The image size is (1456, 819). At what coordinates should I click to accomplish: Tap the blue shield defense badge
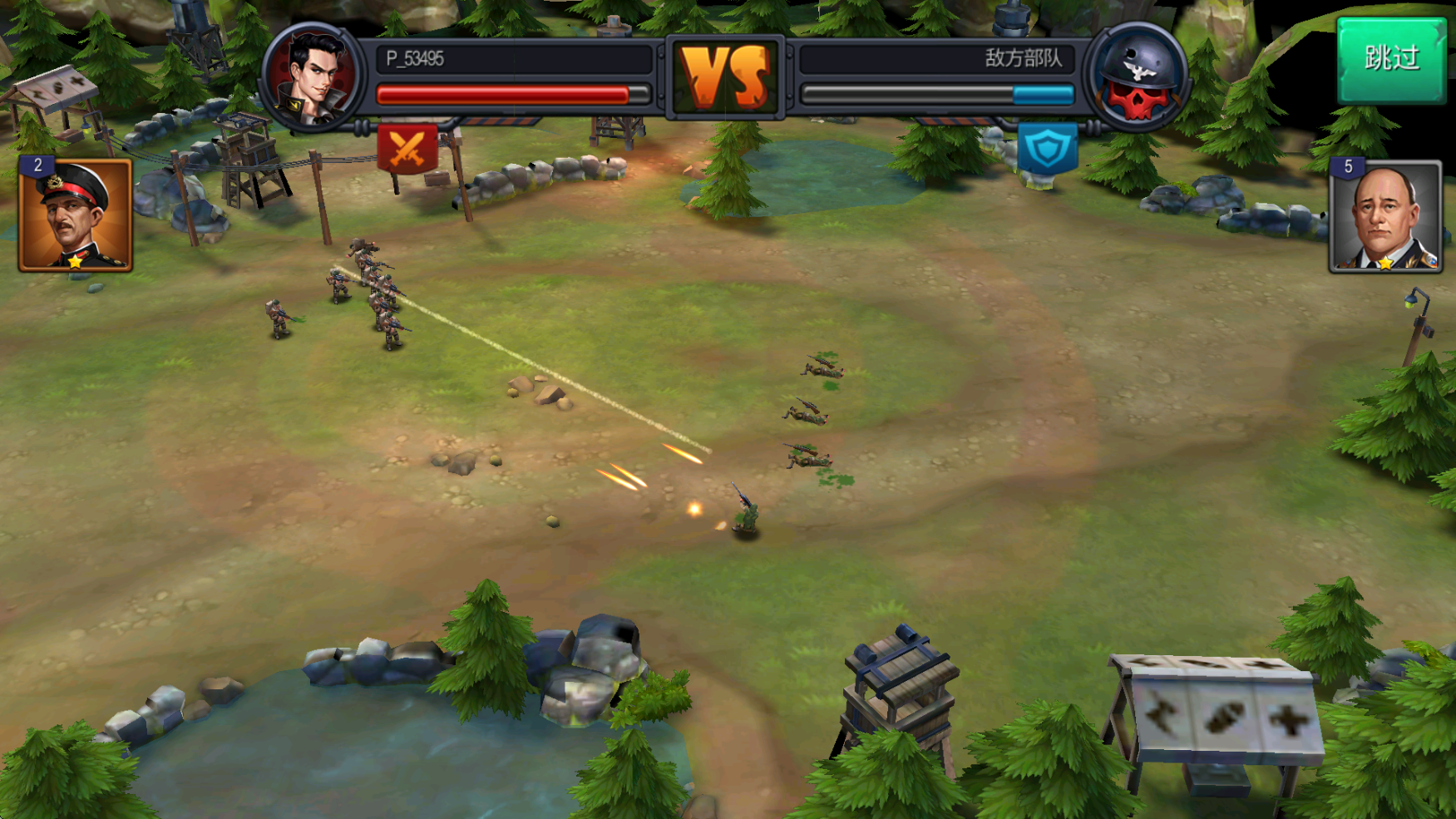[x=1047, y=150]
